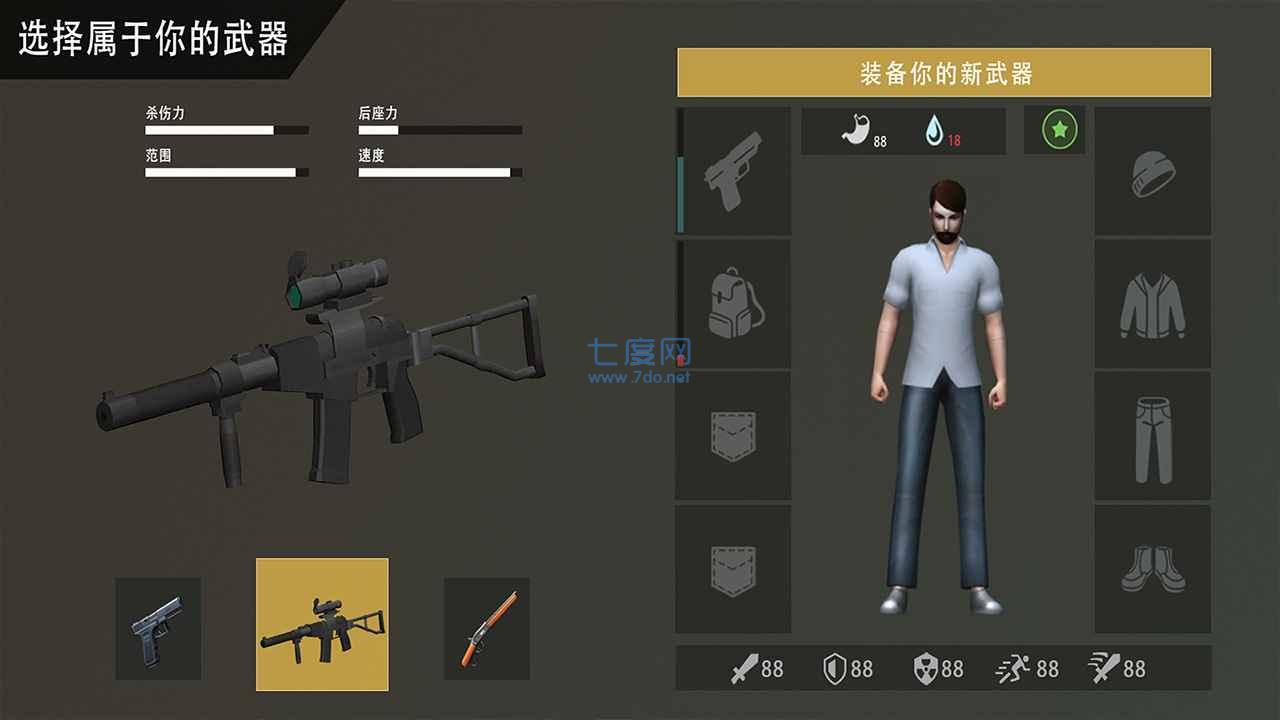Click the hat equipment slot
The image size is (1280, 720).
click(1152, 171)
